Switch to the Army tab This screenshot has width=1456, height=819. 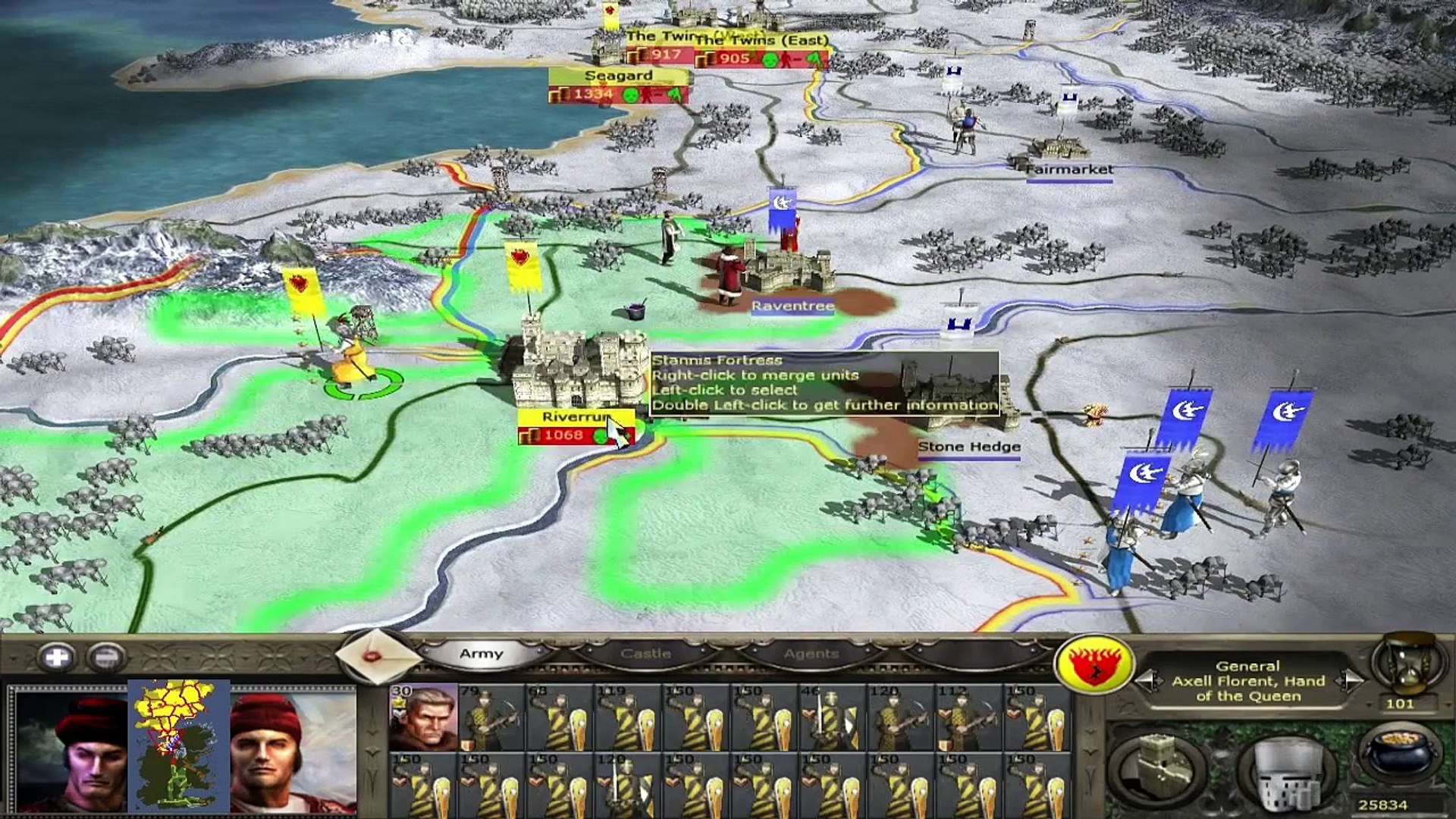[x=481, y=654]
